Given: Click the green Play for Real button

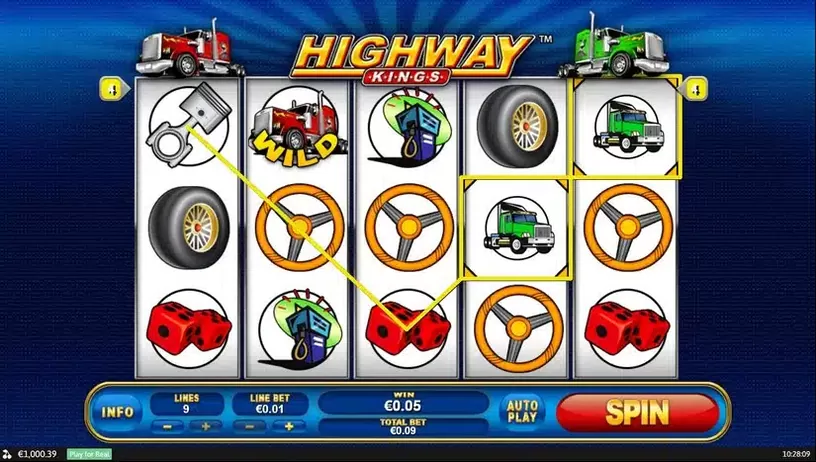Looking at the screenshot, I should tap(89, 454).
